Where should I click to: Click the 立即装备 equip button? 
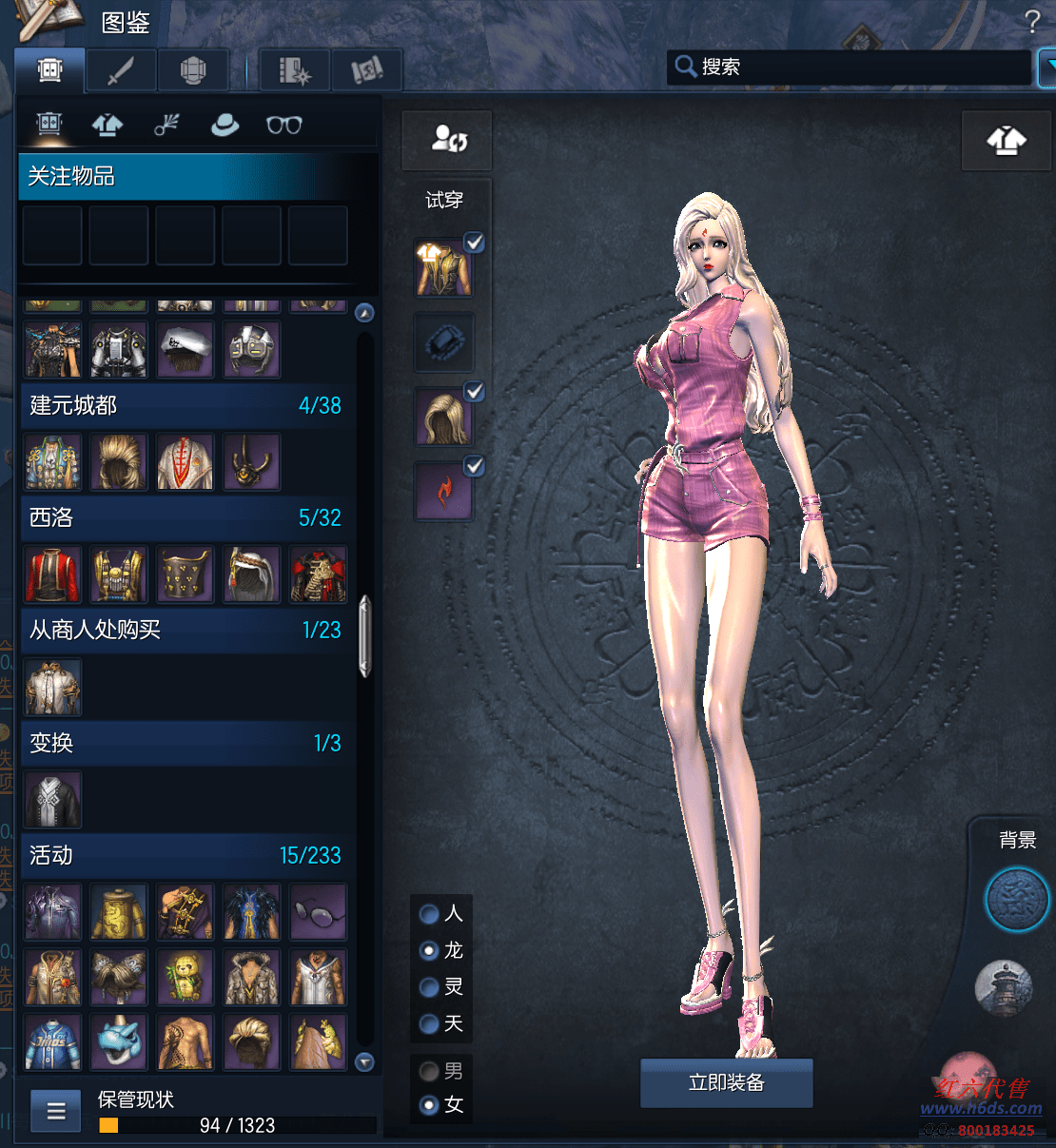(x=726, y=1082)
